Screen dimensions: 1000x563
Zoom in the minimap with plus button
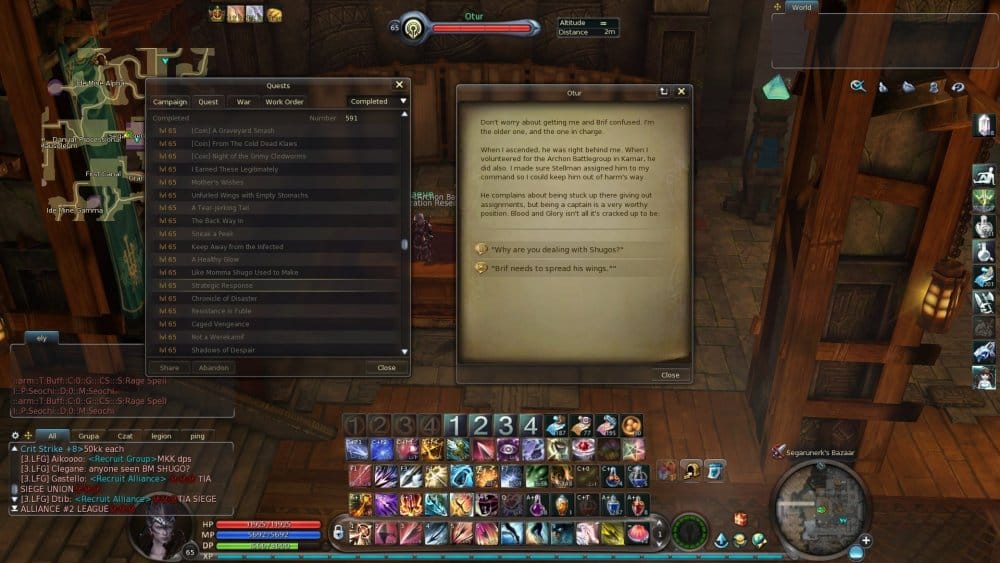coord(865,541)
